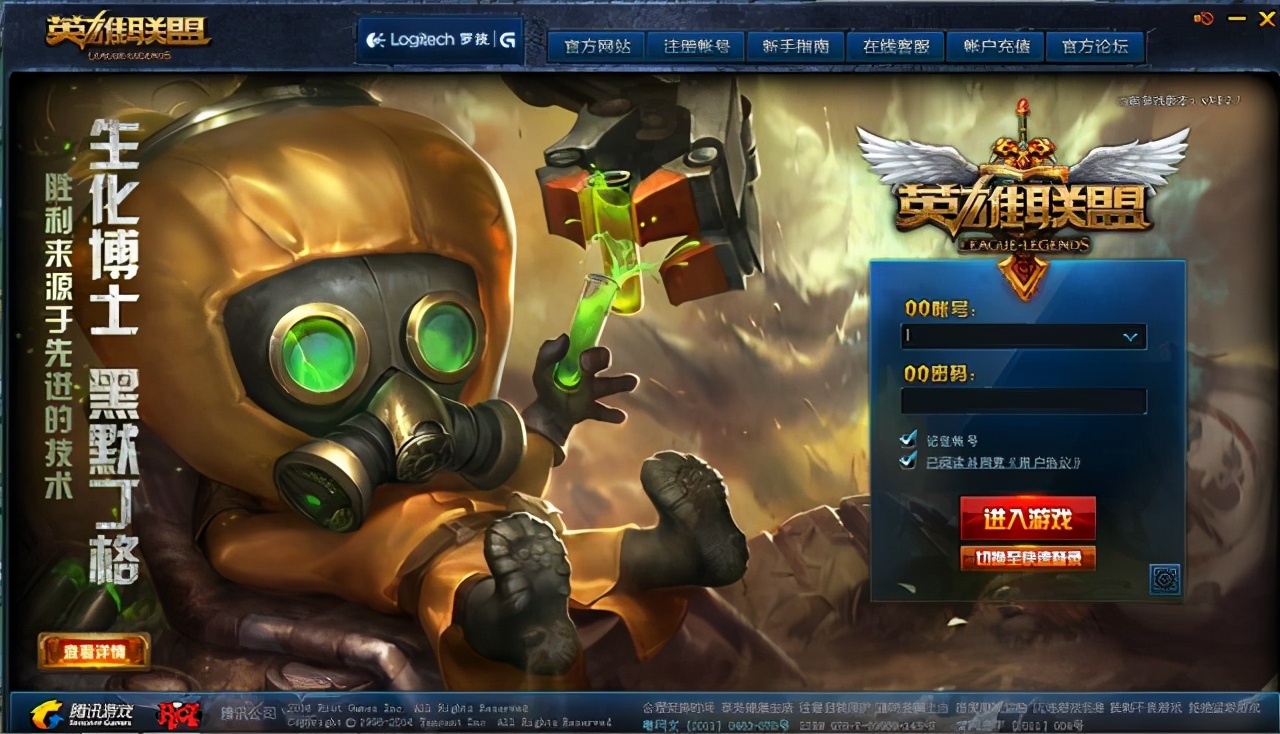The image size is (1280, 734).
Task: Click the 英雄联盟 logo in the top-left corner
Action: [120, 30]
